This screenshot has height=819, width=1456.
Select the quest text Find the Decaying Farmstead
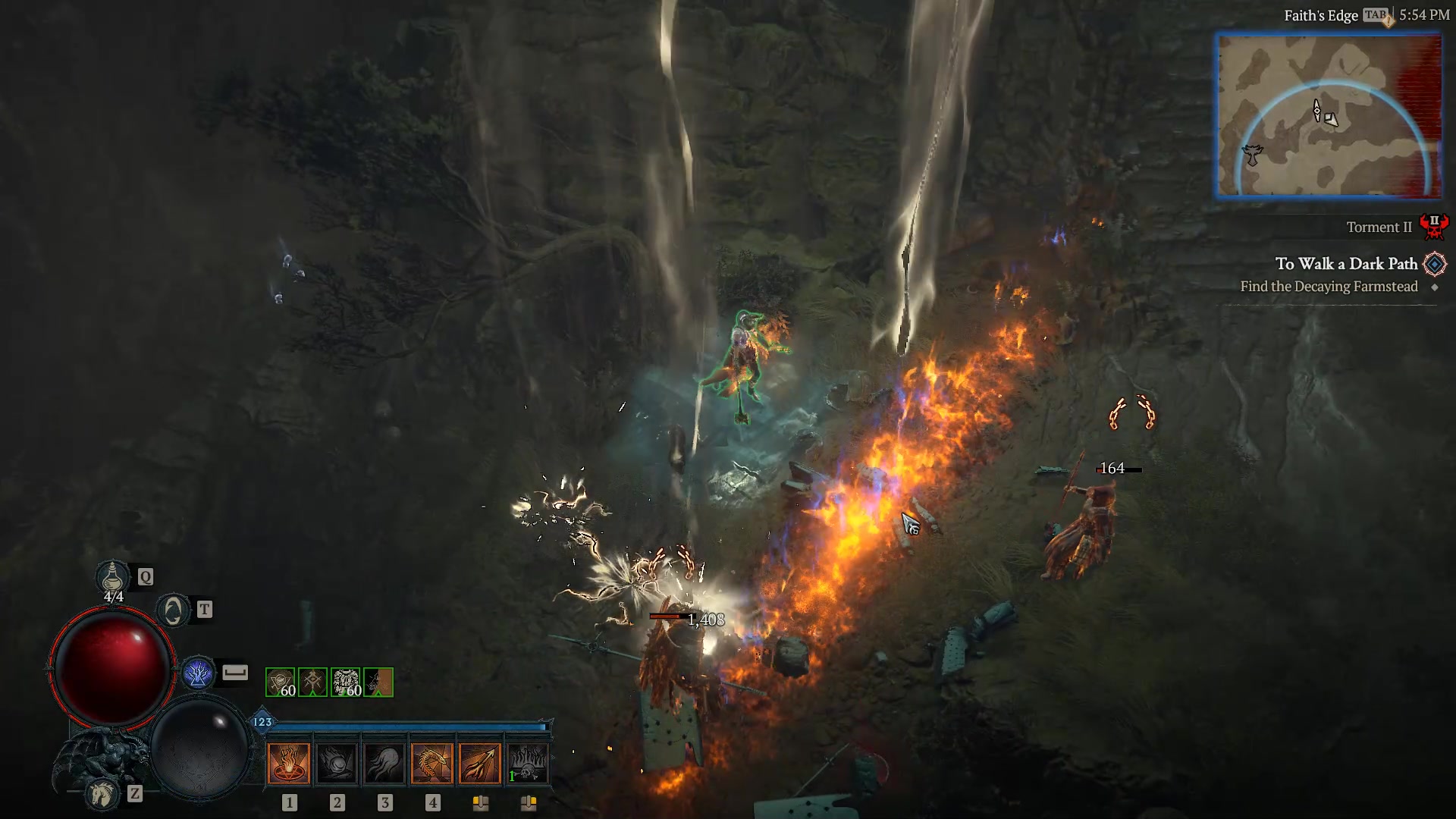pyautogui.click(x=1329, y=287)
